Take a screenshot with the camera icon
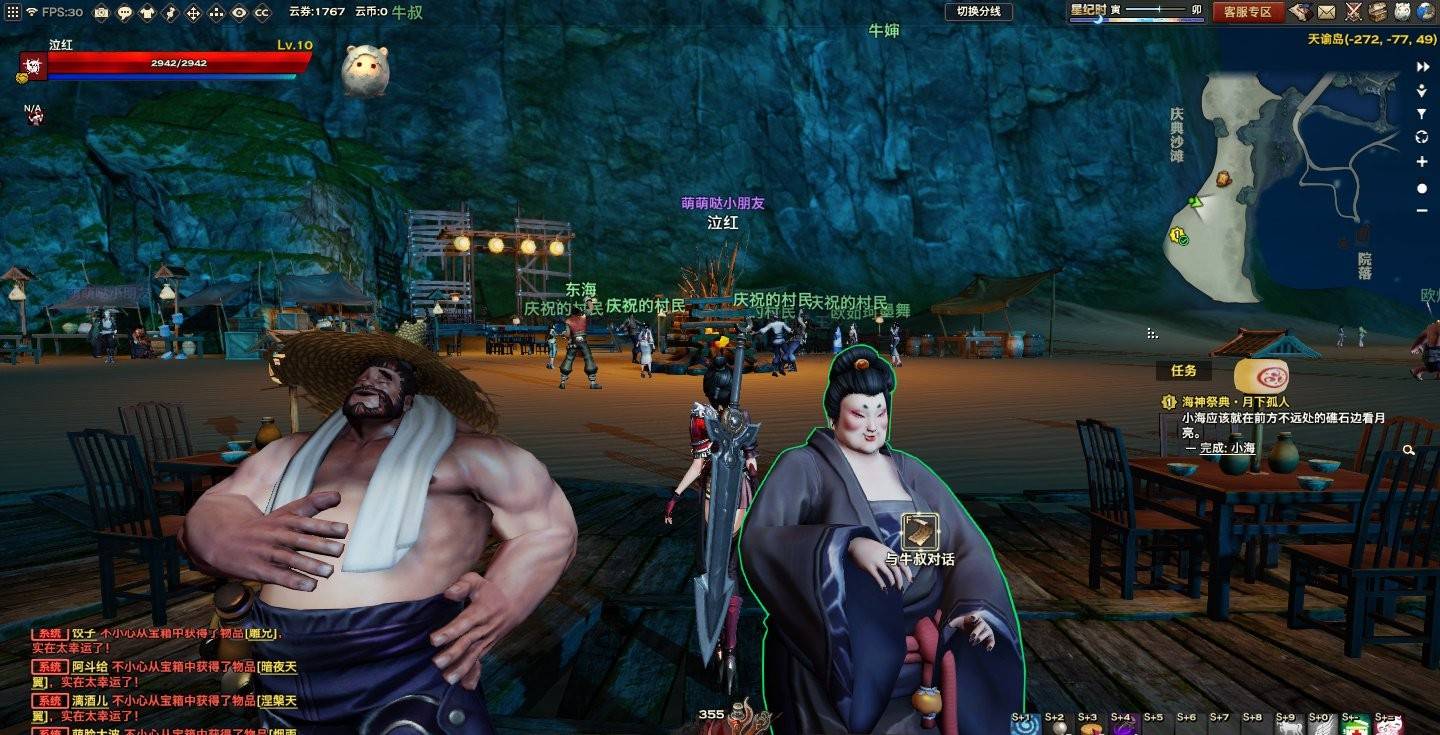 click(101, 13)
